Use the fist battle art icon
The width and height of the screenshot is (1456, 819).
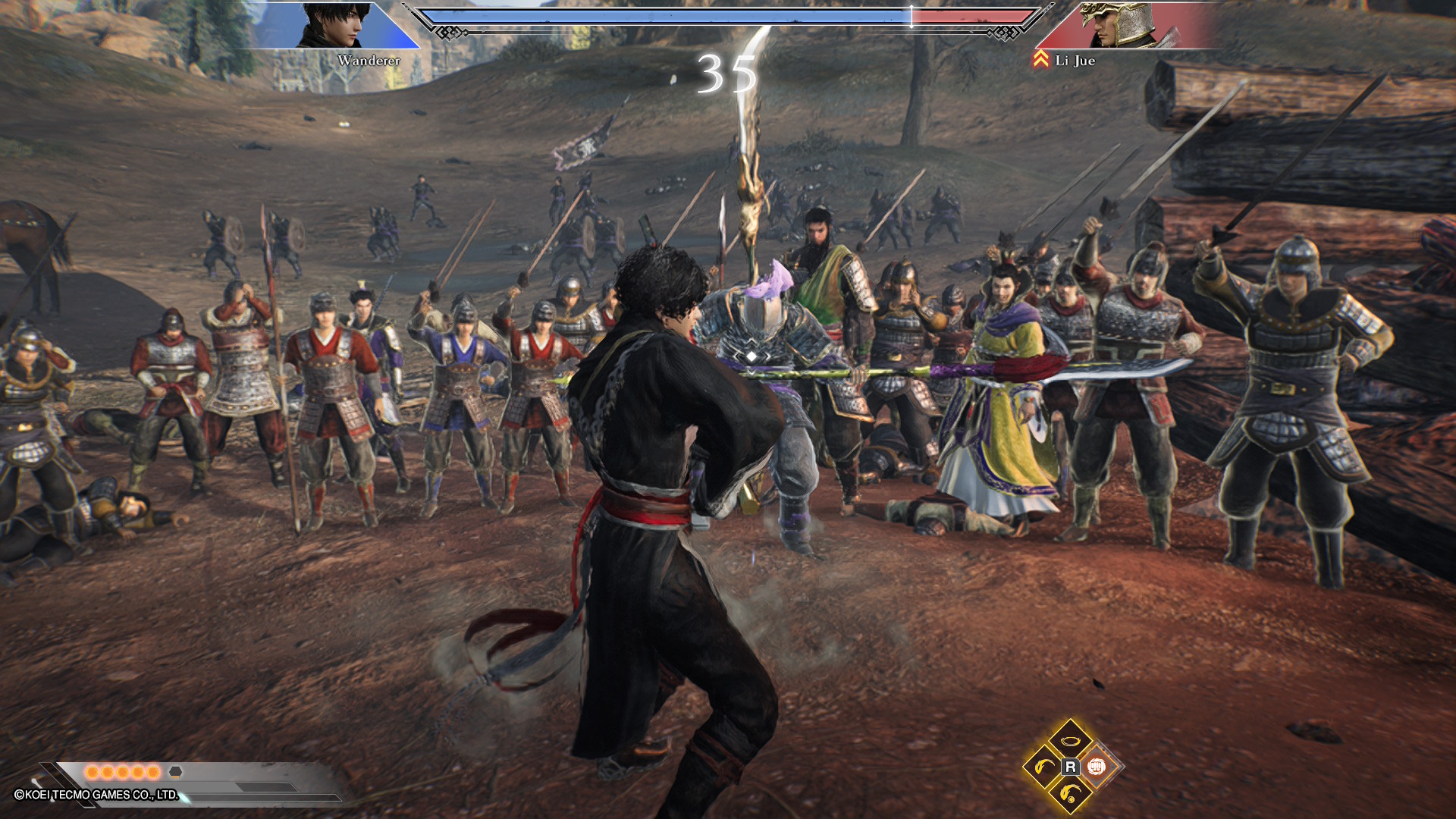(x=1096, y=767)
